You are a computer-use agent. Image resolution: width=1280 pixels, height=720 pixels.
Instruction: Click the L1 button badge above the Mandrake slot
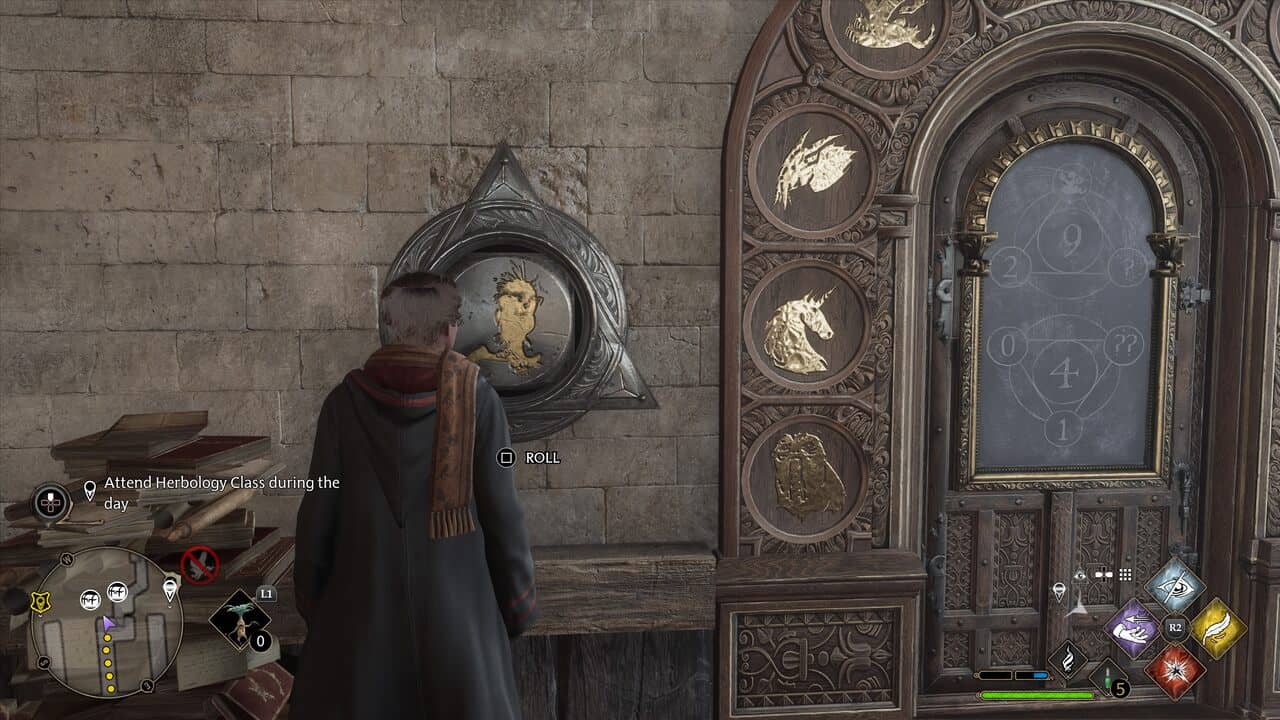click(x=265, y=594)
